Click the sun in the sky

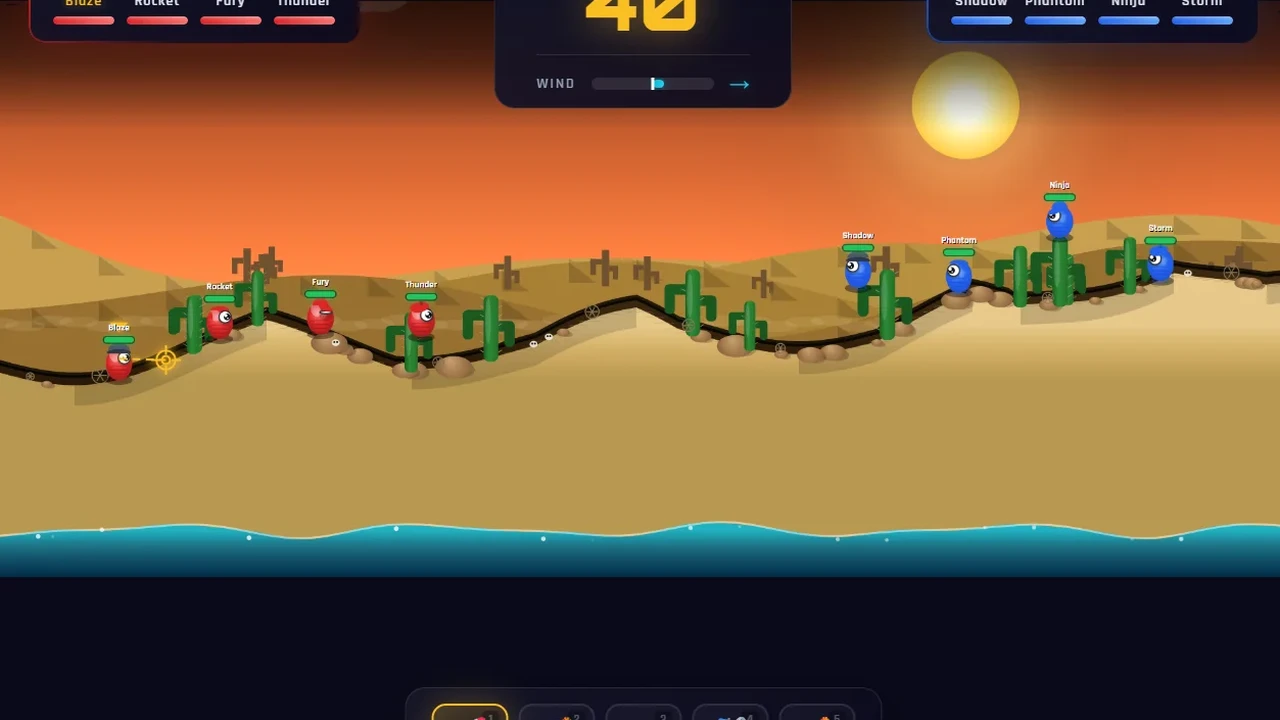click(964, 105)
